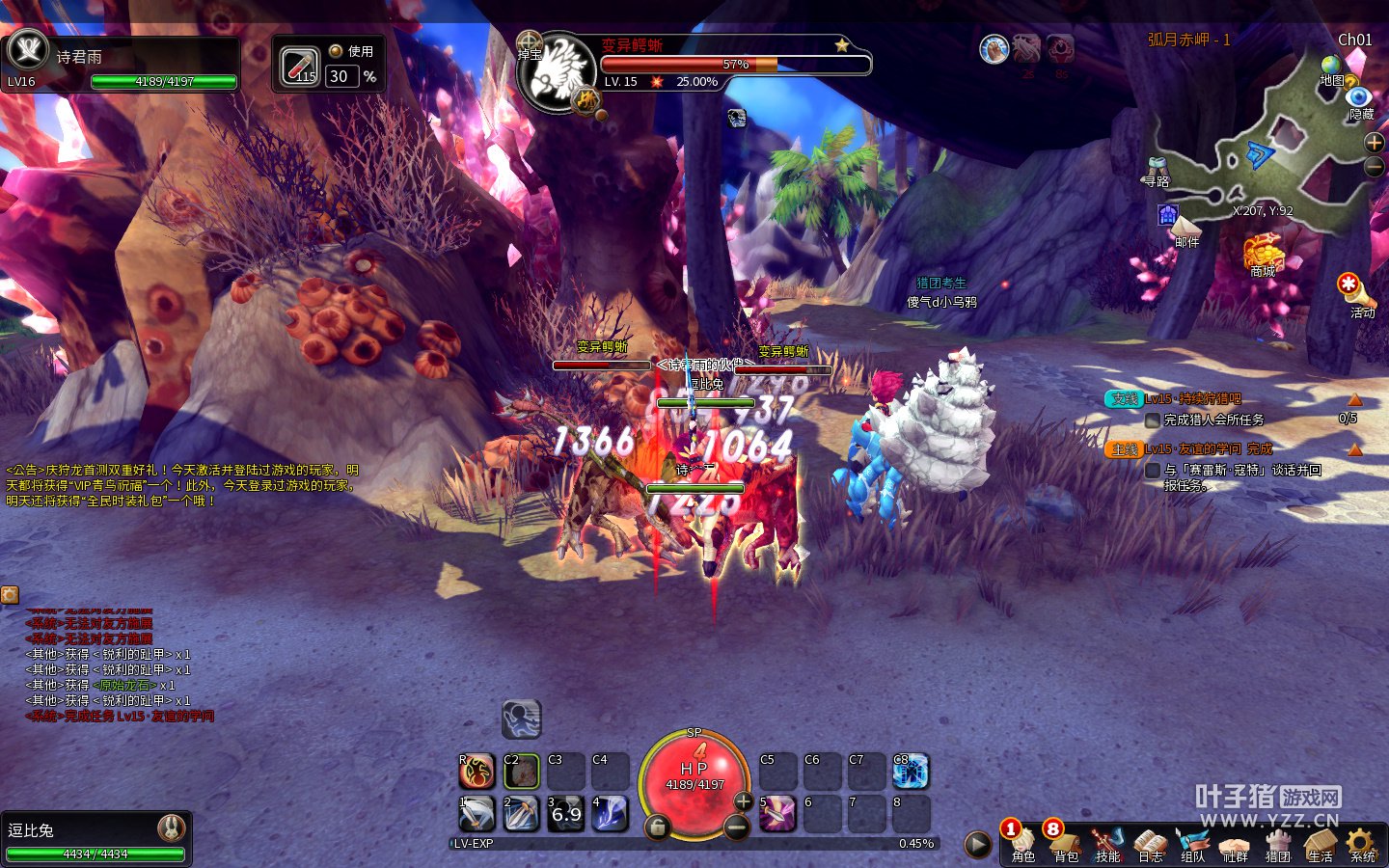1389x868 pixels.
Task: Open the 系统 system settings gear
Action: click(x=1362, y=843)
